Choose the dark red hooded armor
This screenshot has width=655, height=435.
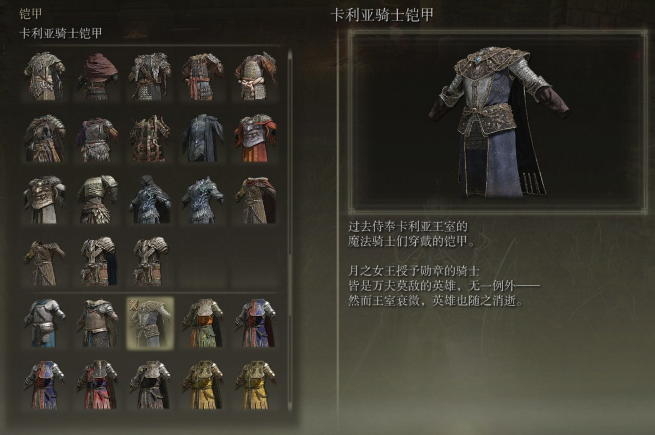(x=98, y=76)
